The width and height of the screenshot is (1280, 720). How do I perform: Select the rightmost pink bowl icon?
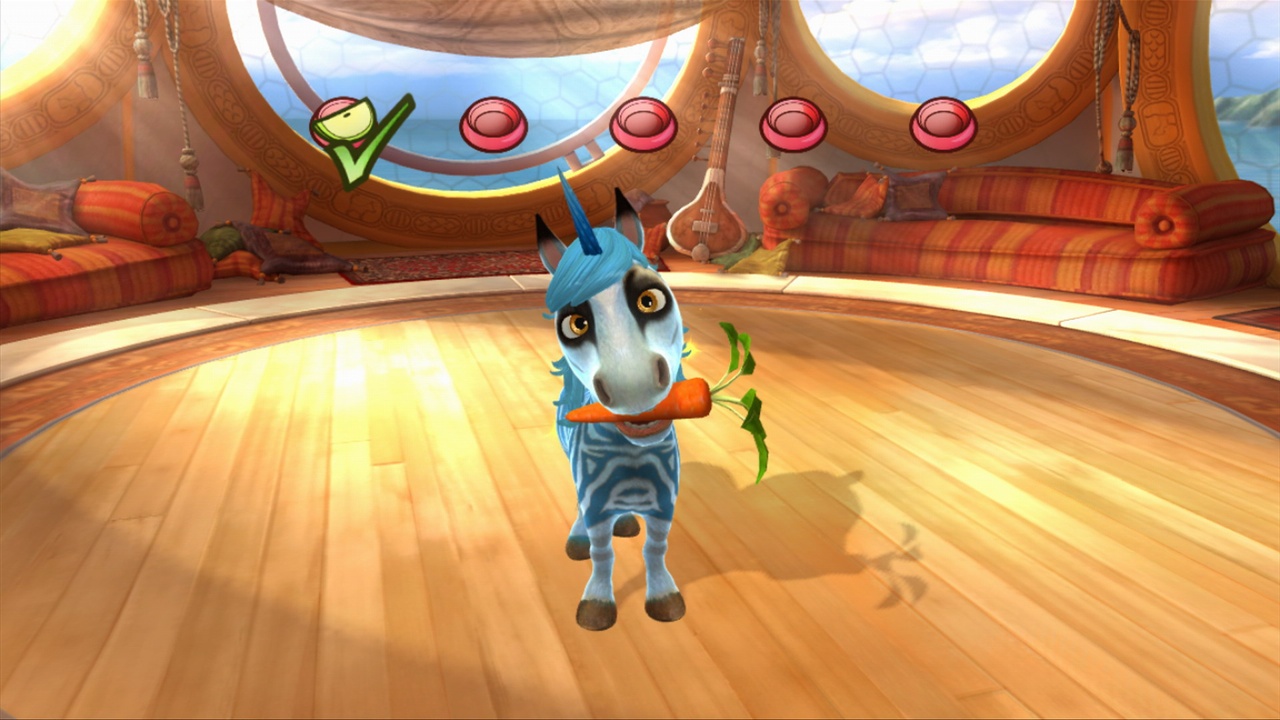pyautogui.click(x=941, y=123)
